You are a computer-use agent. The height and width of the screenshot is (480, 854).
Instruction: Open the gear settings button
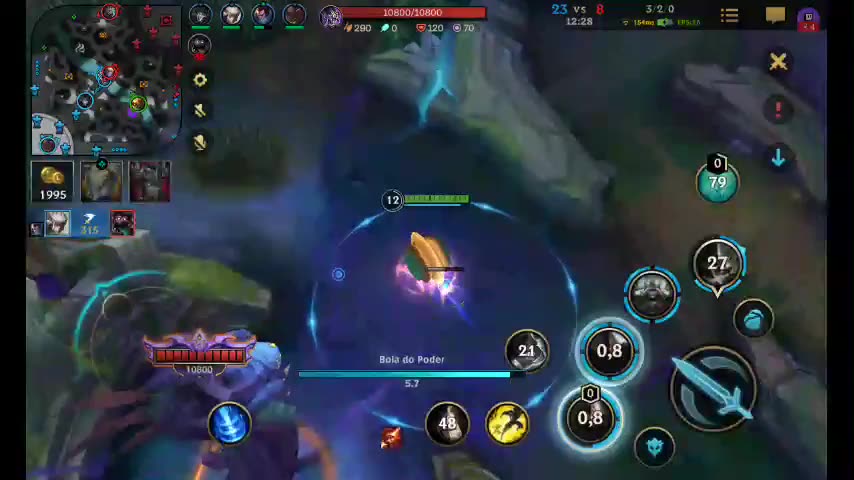click(x=200, y=80)
